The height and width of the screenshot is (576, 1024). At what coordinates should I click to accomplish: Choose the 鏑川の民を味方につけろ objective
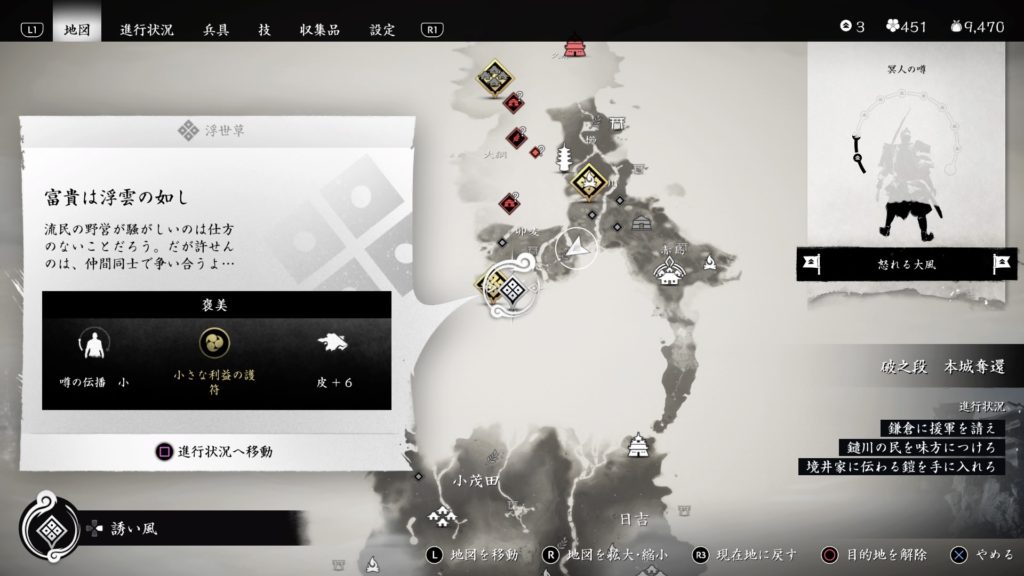919,447
